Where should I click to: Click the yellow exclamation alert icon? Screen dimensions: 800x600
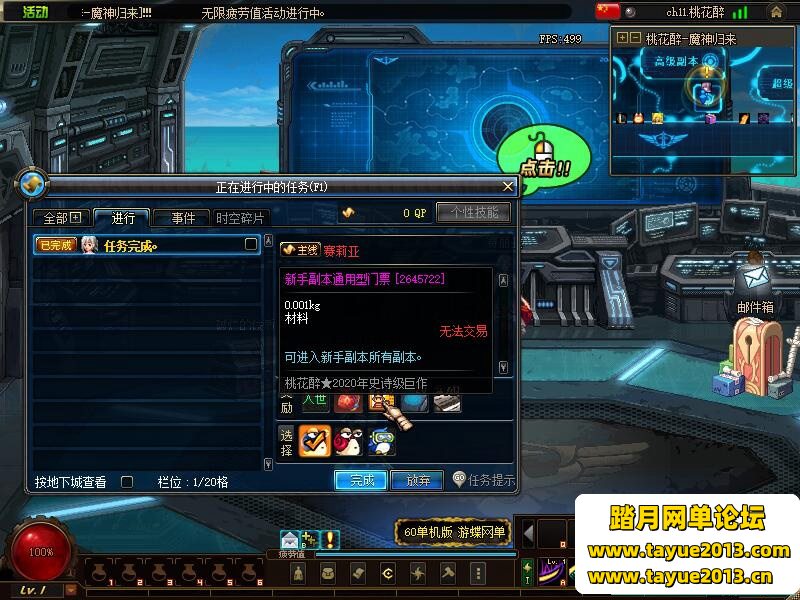point(330,540)
